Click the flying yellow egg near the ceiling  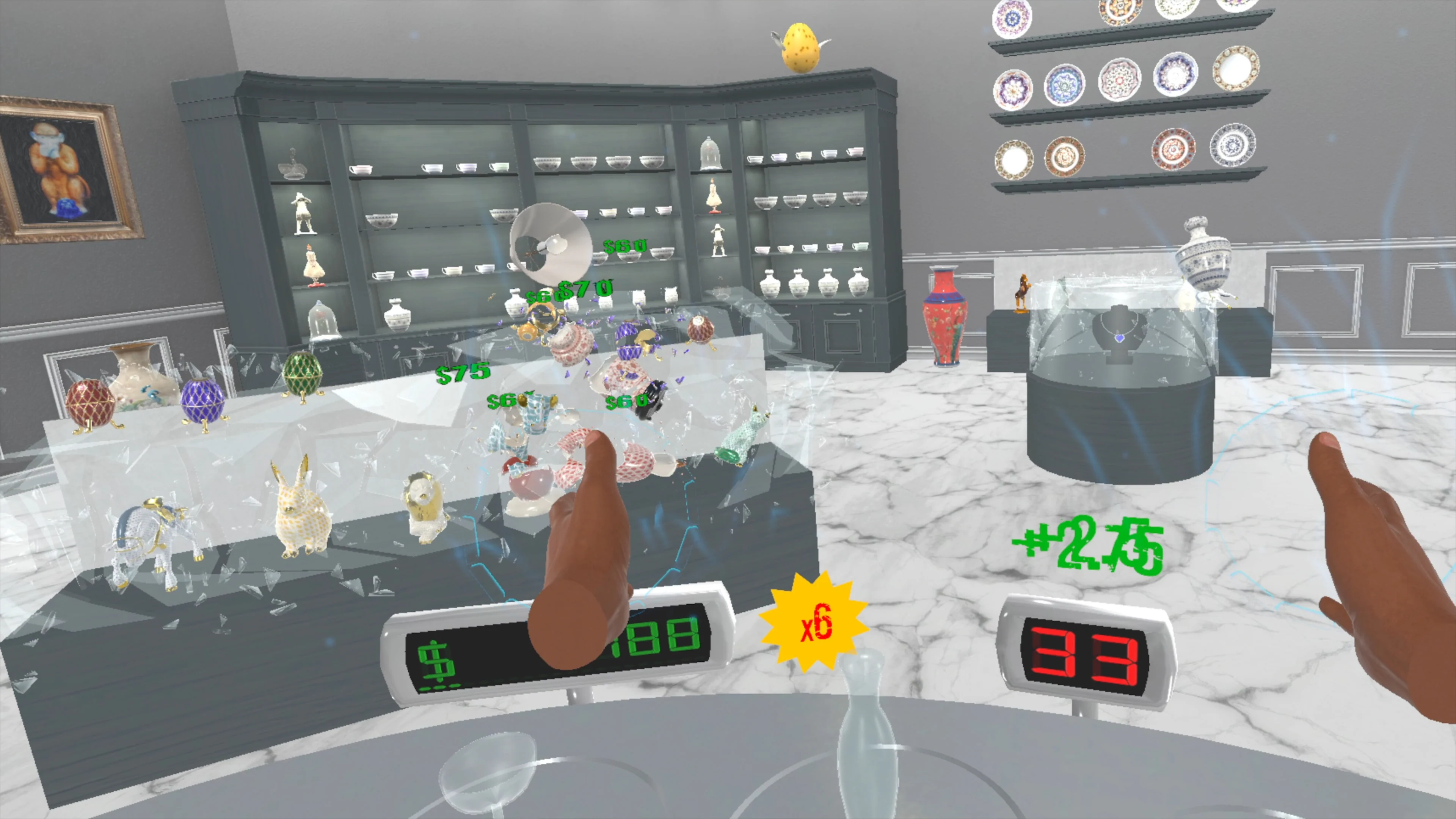coord(802,48)
